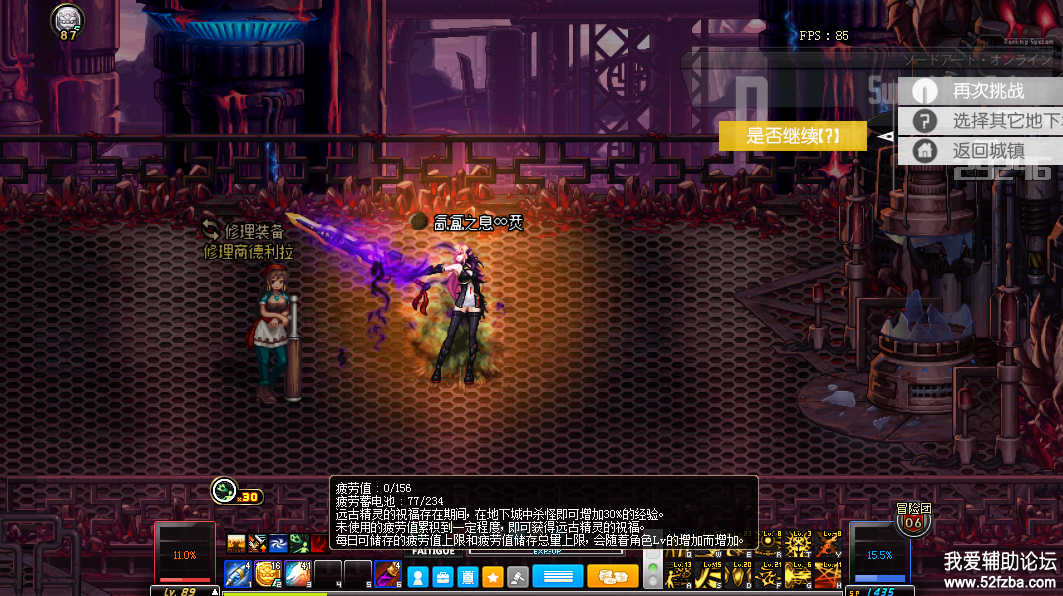Image resolution: width=1063 pixels, height=596 pixels.
Task: Open the inventory briefcase button
Action: click(x=443, y=576)
